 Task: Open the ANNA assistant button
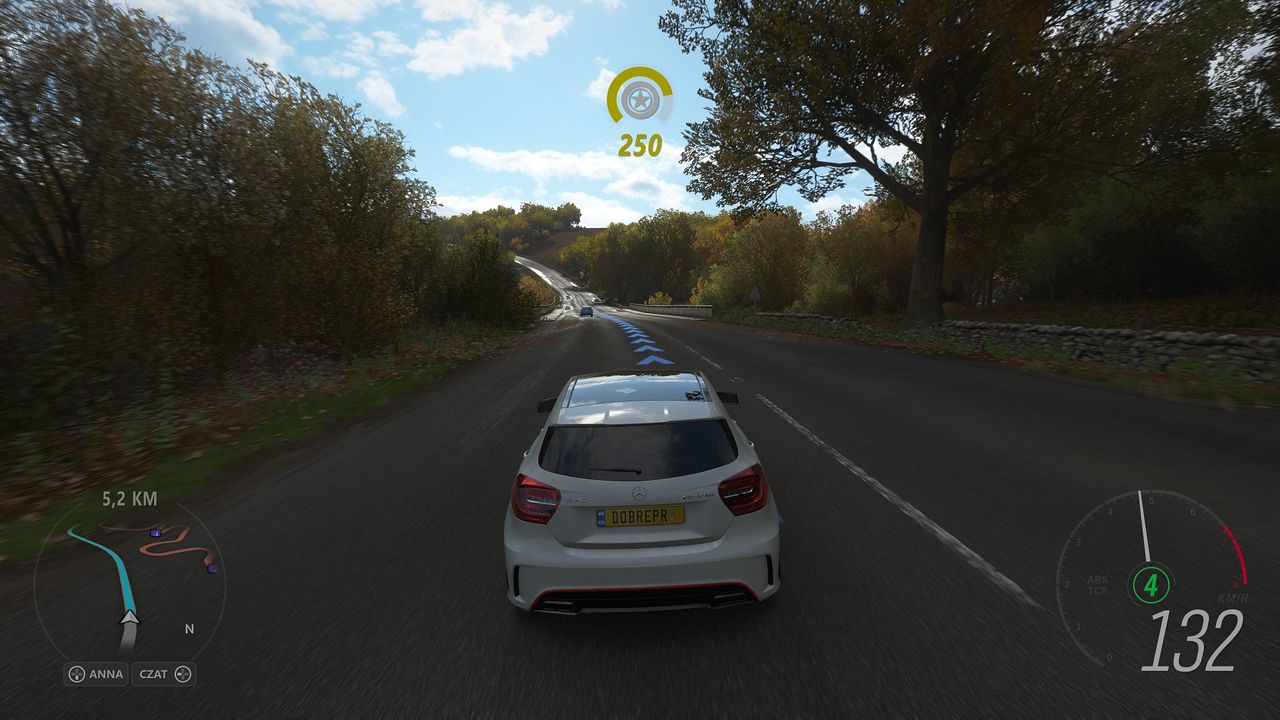coord(96,674)
